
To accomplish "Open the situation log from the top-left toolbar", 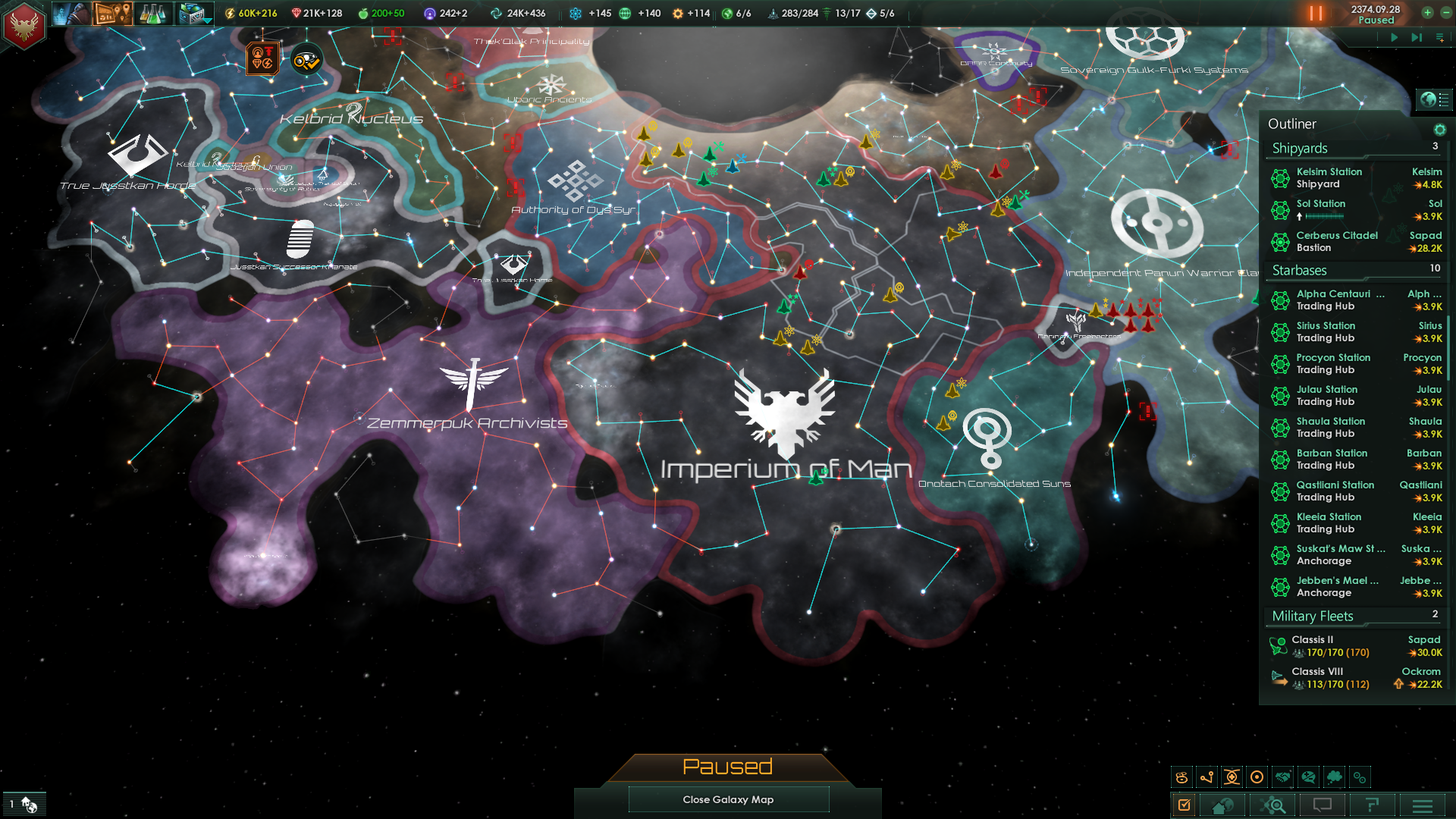I will tap(111, 14).
